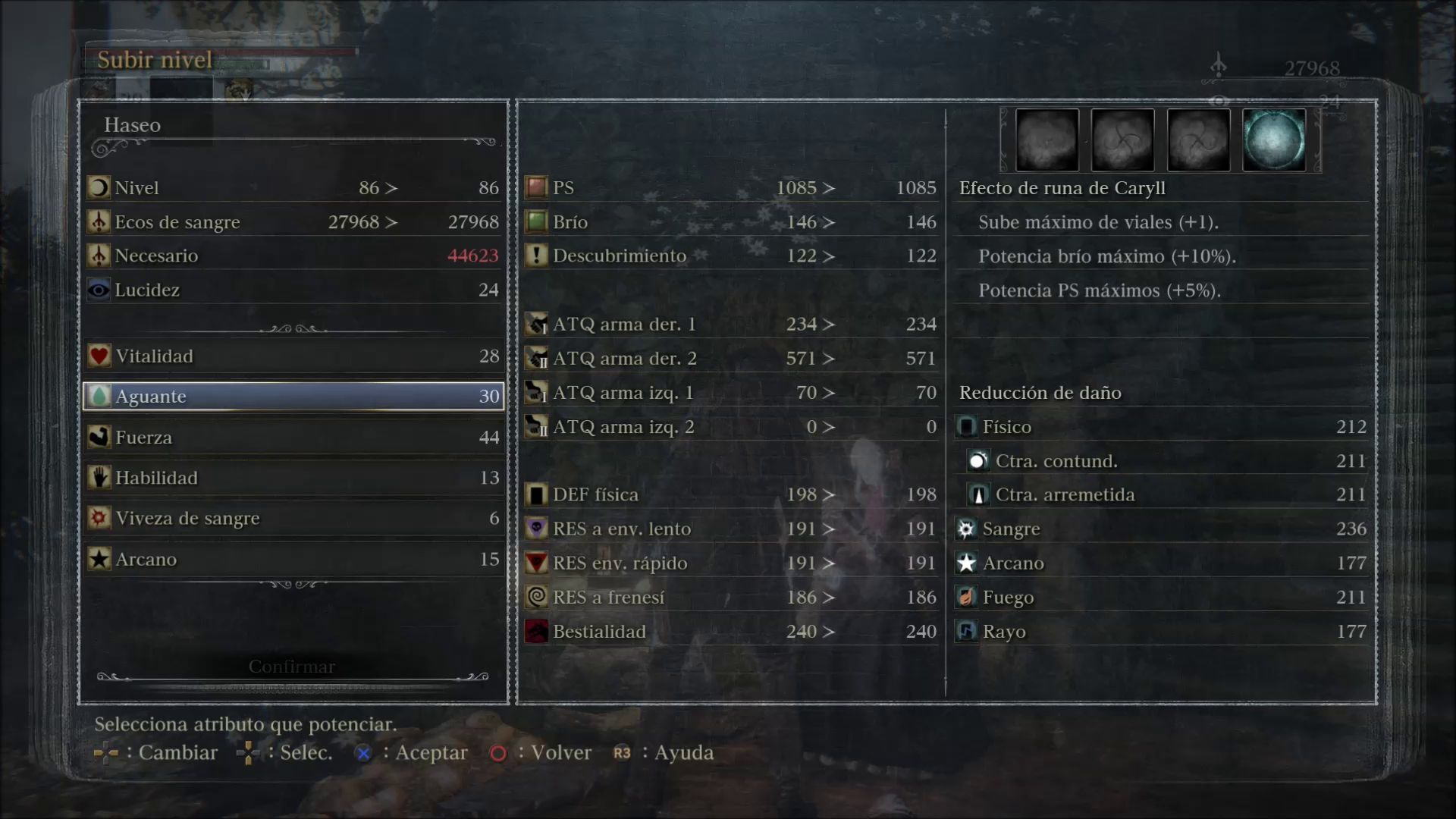The width and height of the screenshot is (1456, 819).
Task: Select Viveza de sangre attribute
Action: tap(293, 519)
